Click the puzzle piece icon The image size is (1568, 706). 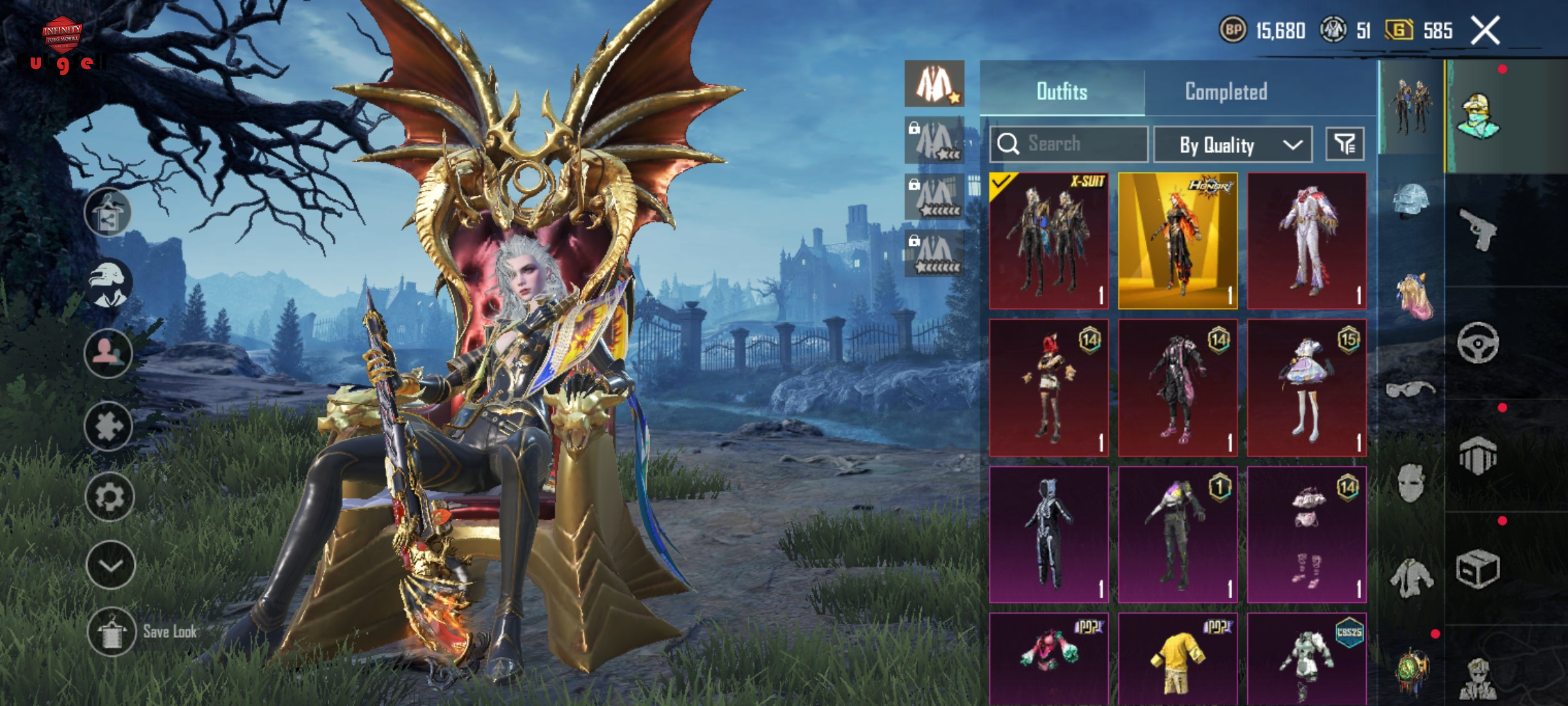point(108,427)
